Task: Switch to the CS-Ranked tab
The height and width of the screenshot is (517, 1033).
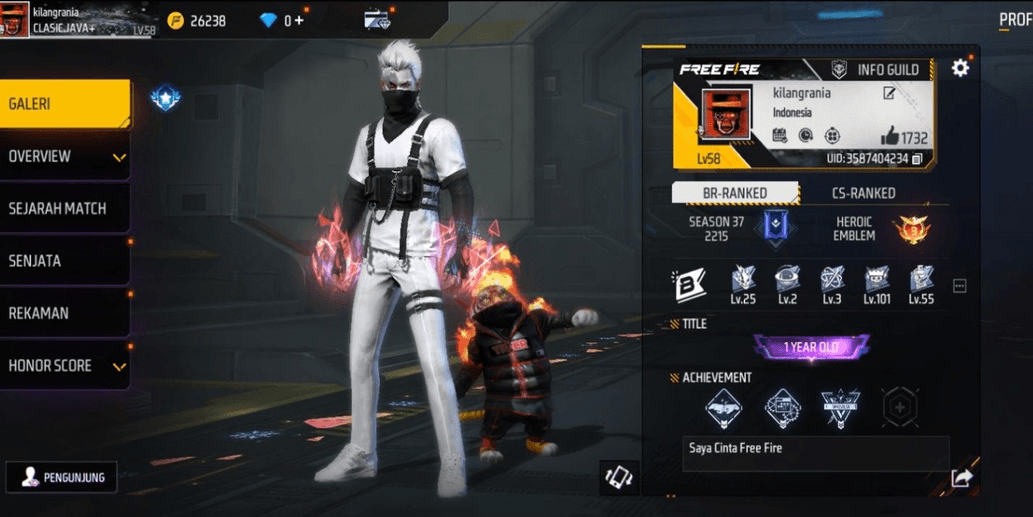Action: [x=863, y=193]
